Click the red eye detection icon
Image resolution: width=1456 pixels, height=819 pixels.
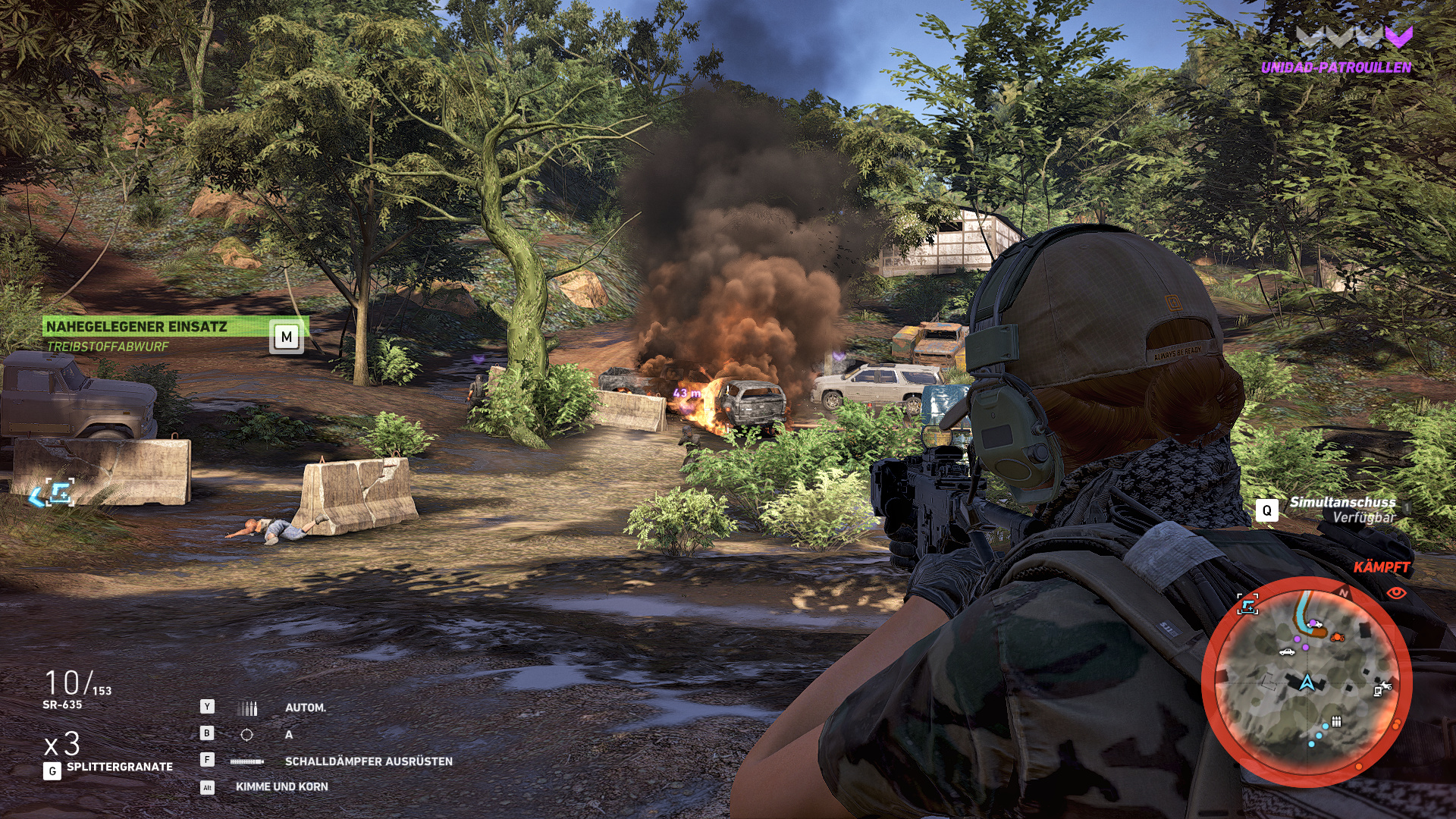pyautogui.click(x=1397, y=593)
